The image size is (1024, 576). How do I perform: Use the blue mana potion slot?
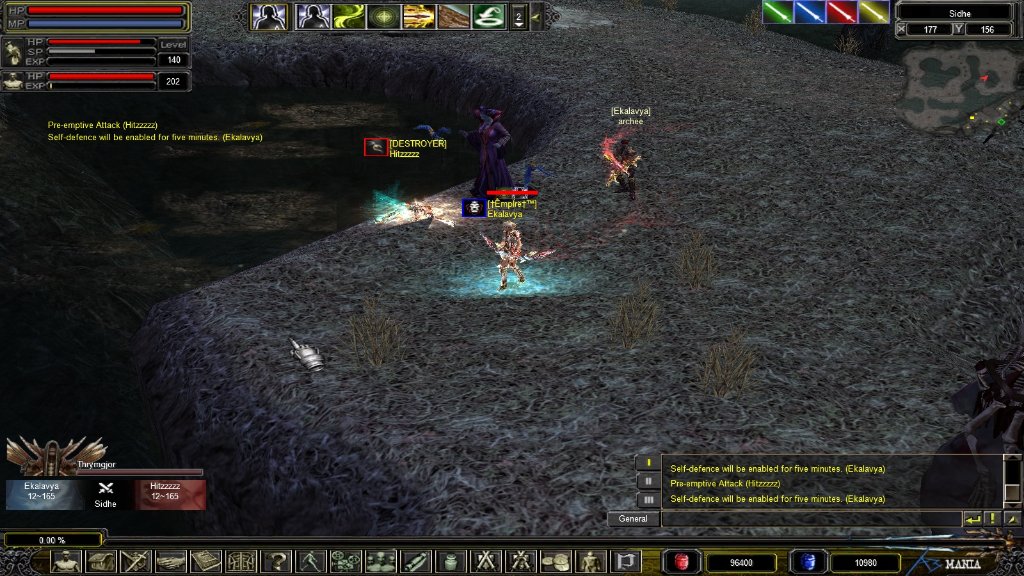807,562
